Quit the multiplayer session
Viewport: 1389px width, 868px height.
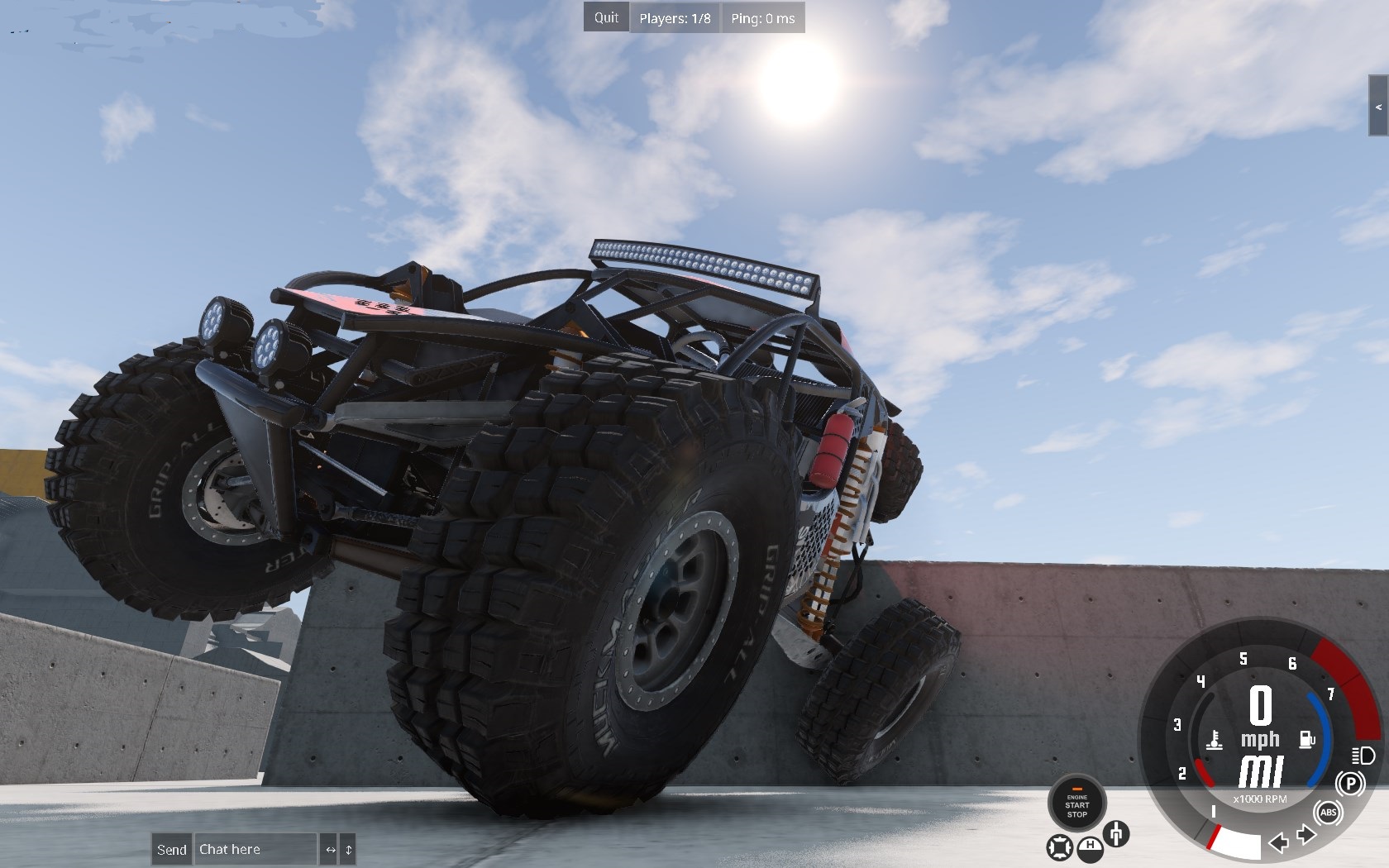tap(606, 17)
